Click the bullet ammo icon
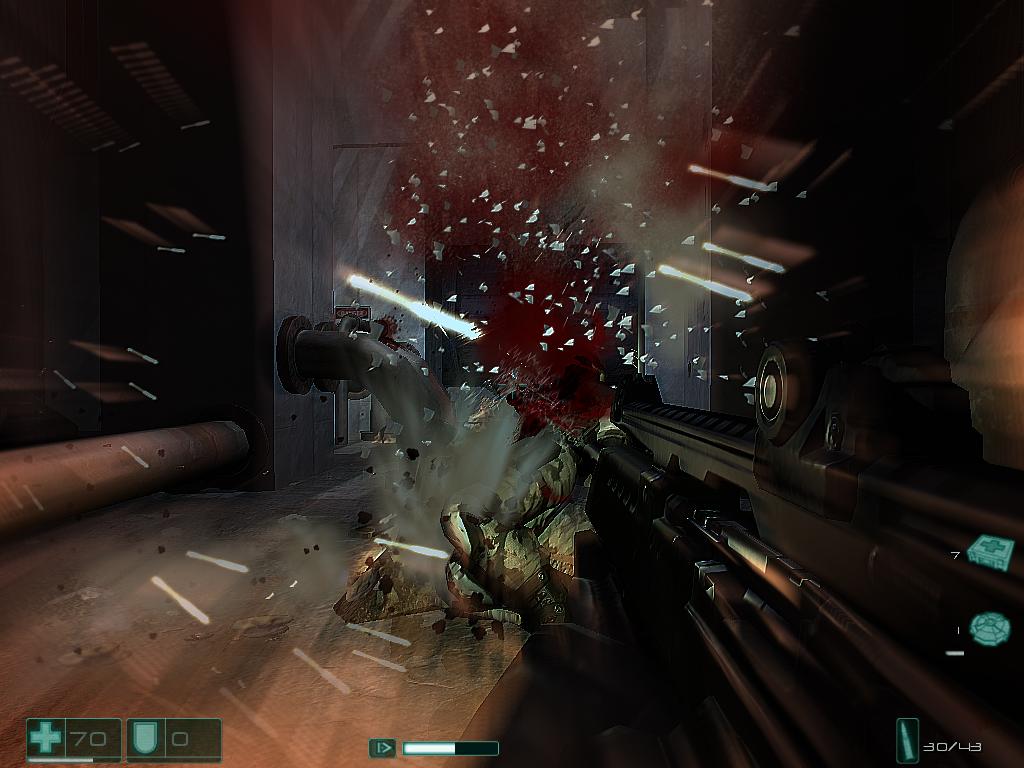Viewport: 1024px width, 768px height. coord(908,741)
